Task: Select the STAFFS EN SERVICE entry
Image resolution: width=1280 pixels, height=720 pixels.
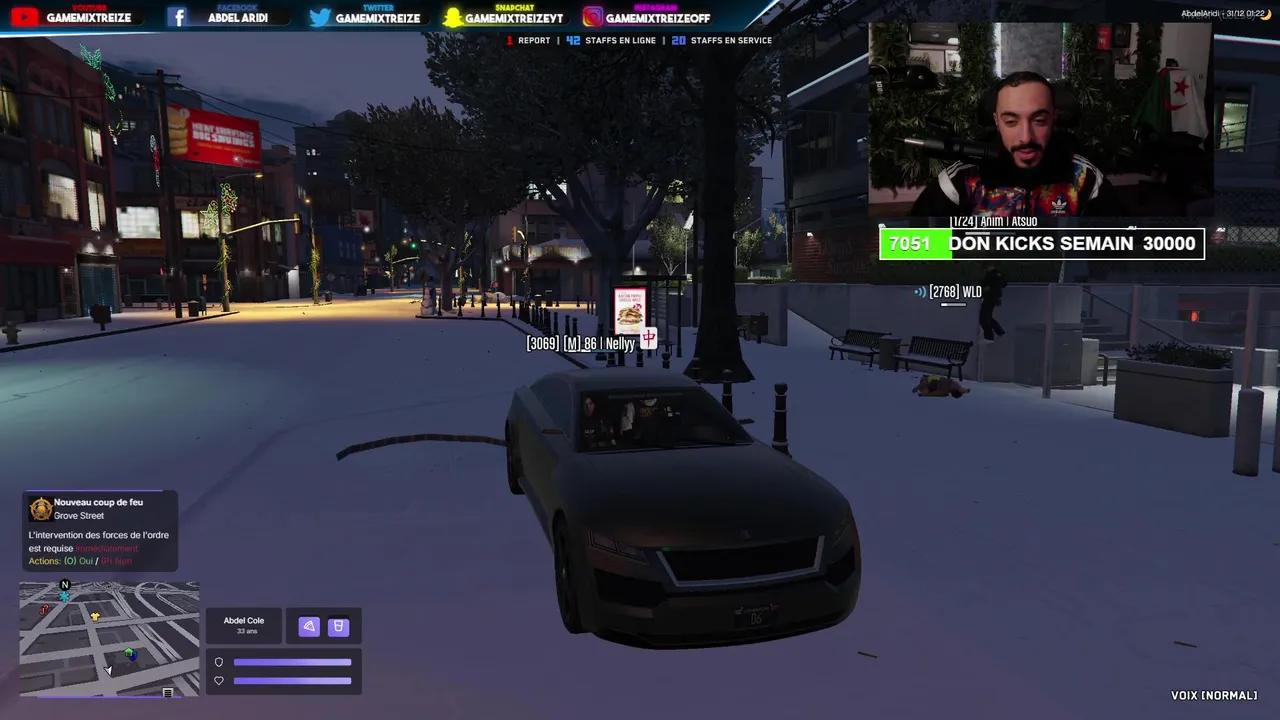Action: [x=720, y=40]
